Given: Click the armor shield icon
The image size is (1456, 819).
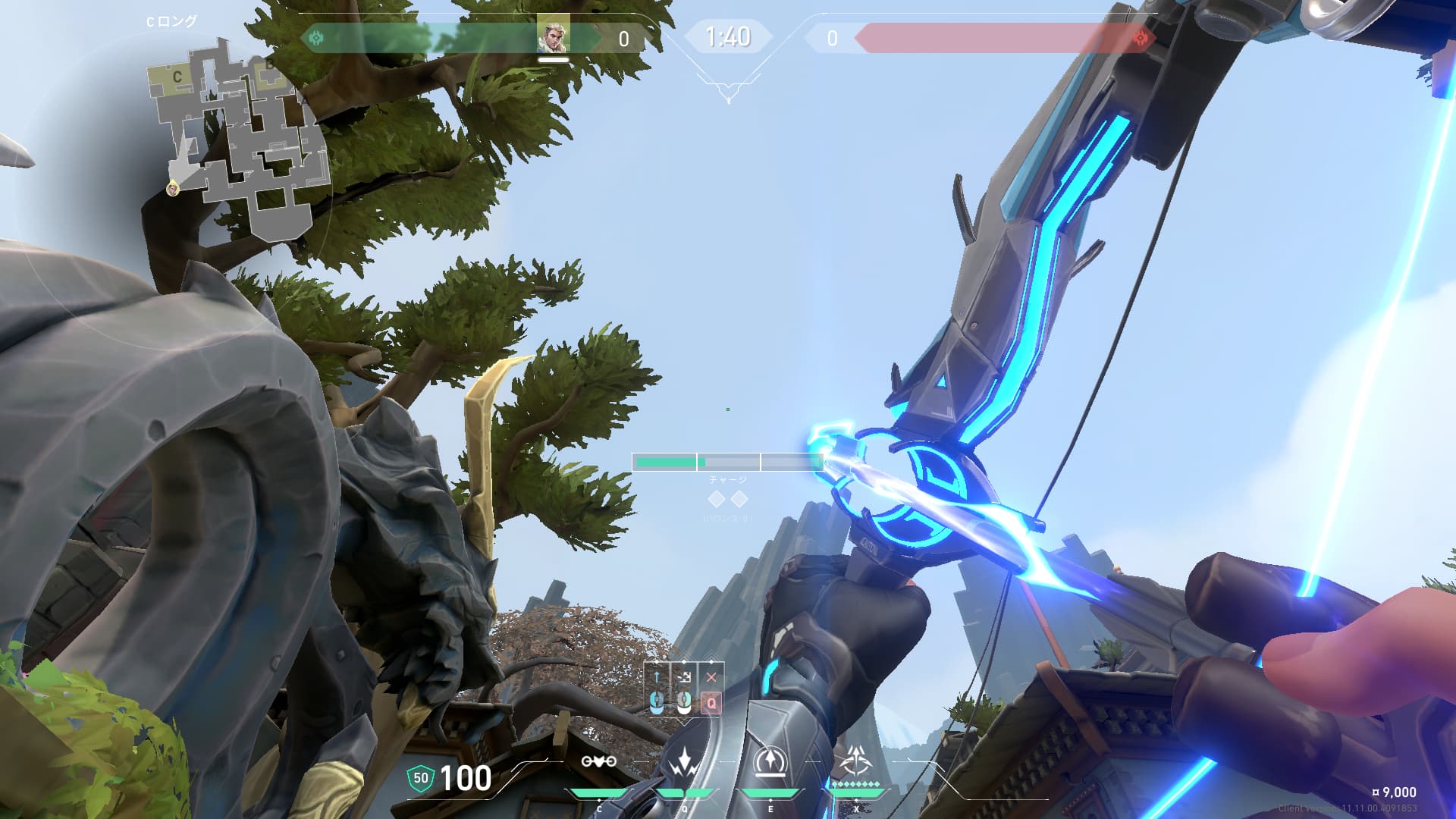Looking at the screenshot, I should pos(420,778).
